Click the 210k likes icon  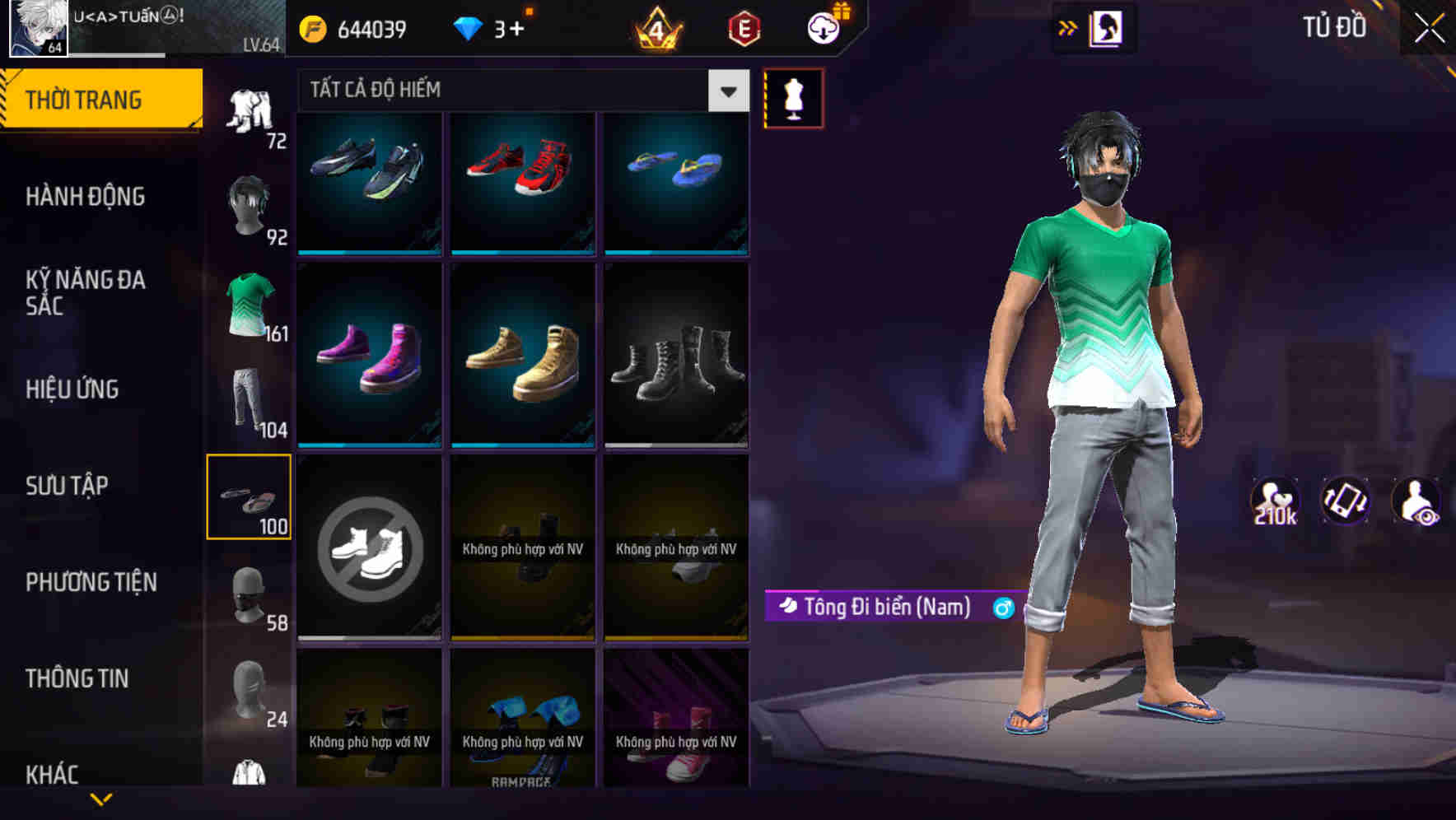click(1276, 501)
